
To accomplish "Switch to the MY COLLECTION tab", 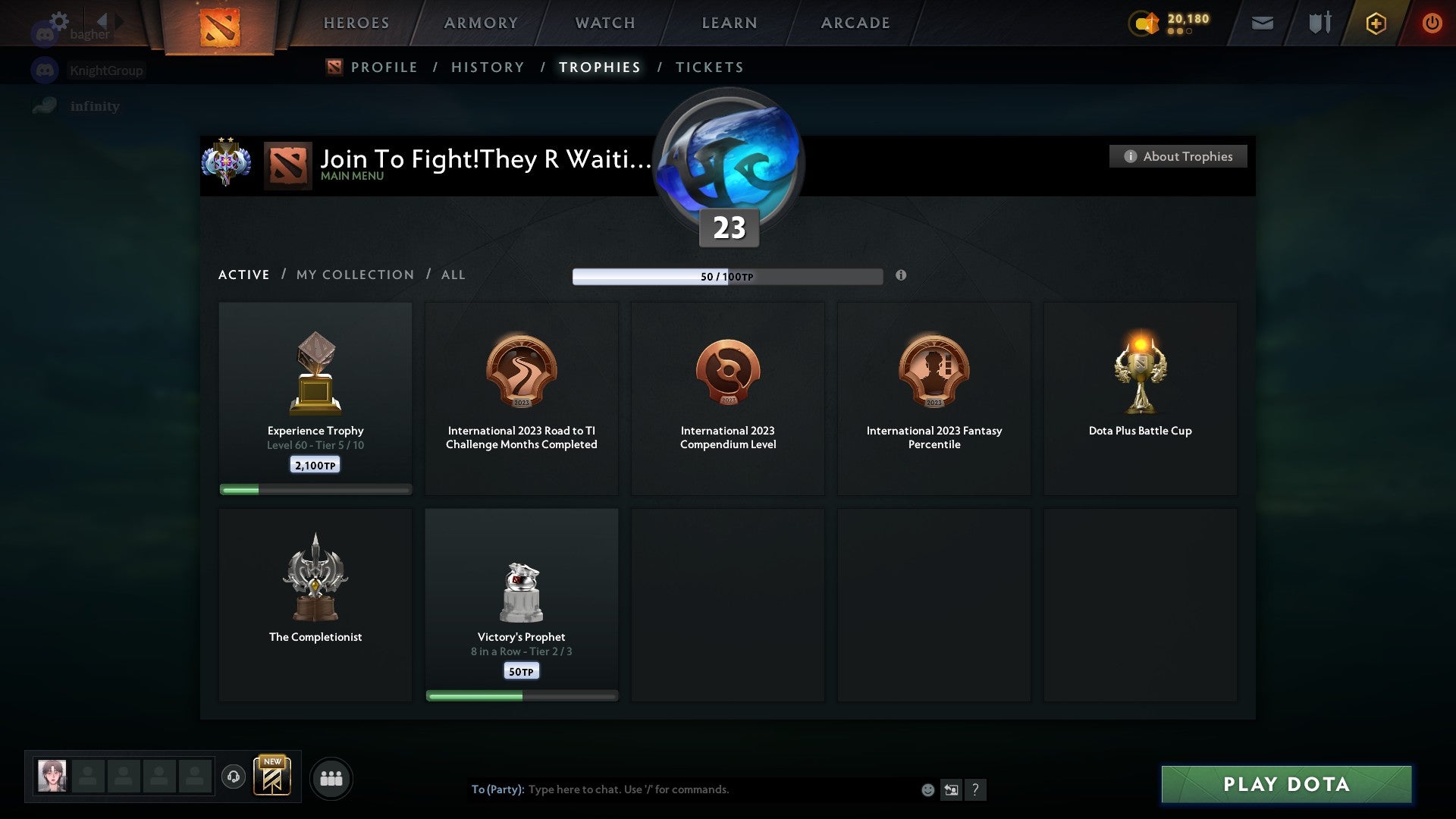I will click(x=354, y=275).
